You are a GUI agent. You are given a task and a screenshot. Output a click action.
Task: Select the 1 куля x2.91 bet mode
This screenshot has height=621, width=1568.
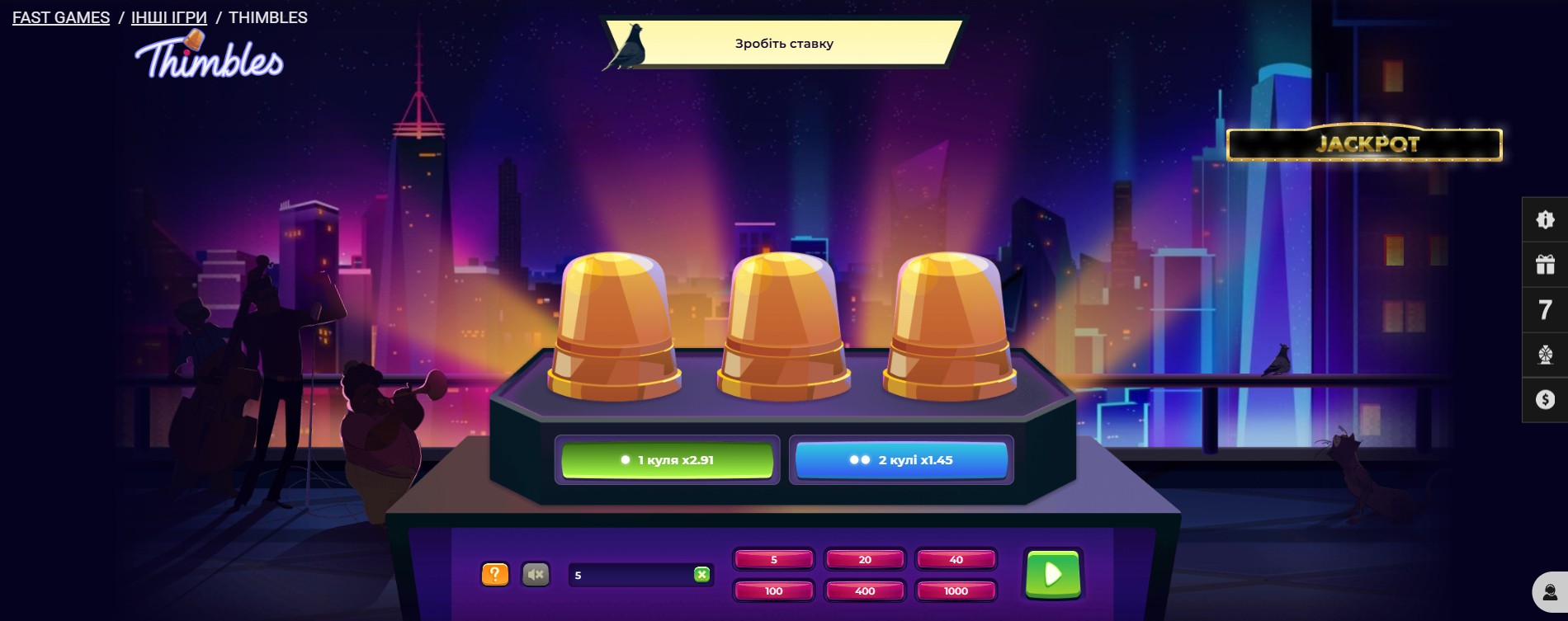tap(667, 459)
